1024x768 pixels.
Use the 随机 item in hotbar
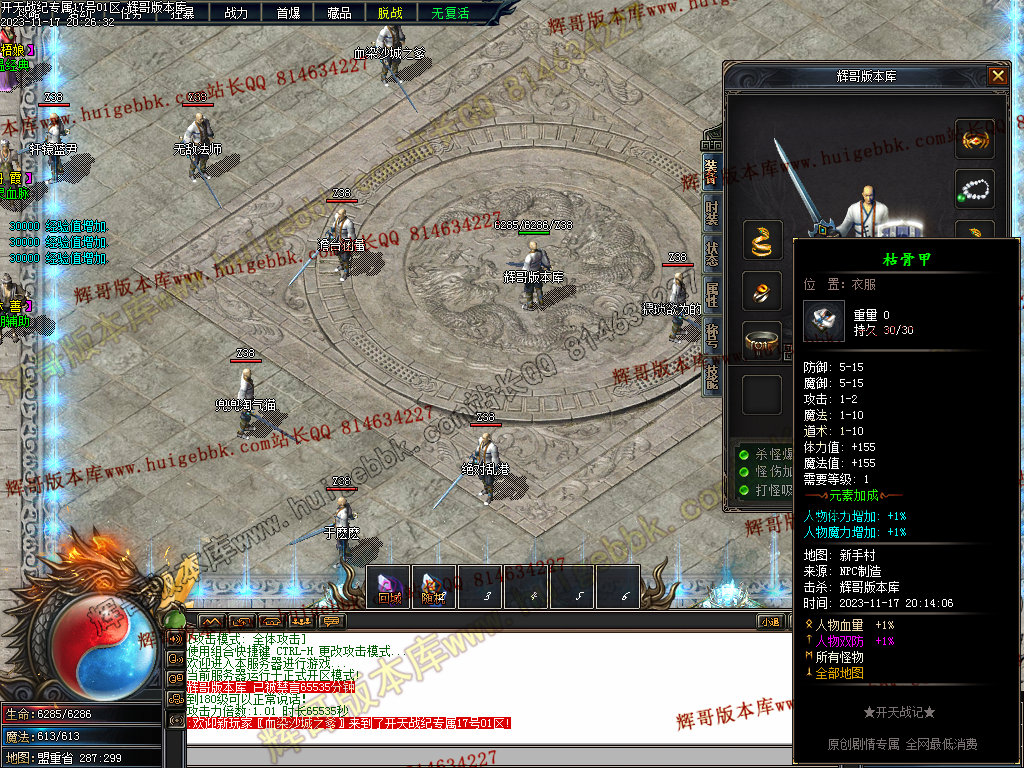coord(434,586)
